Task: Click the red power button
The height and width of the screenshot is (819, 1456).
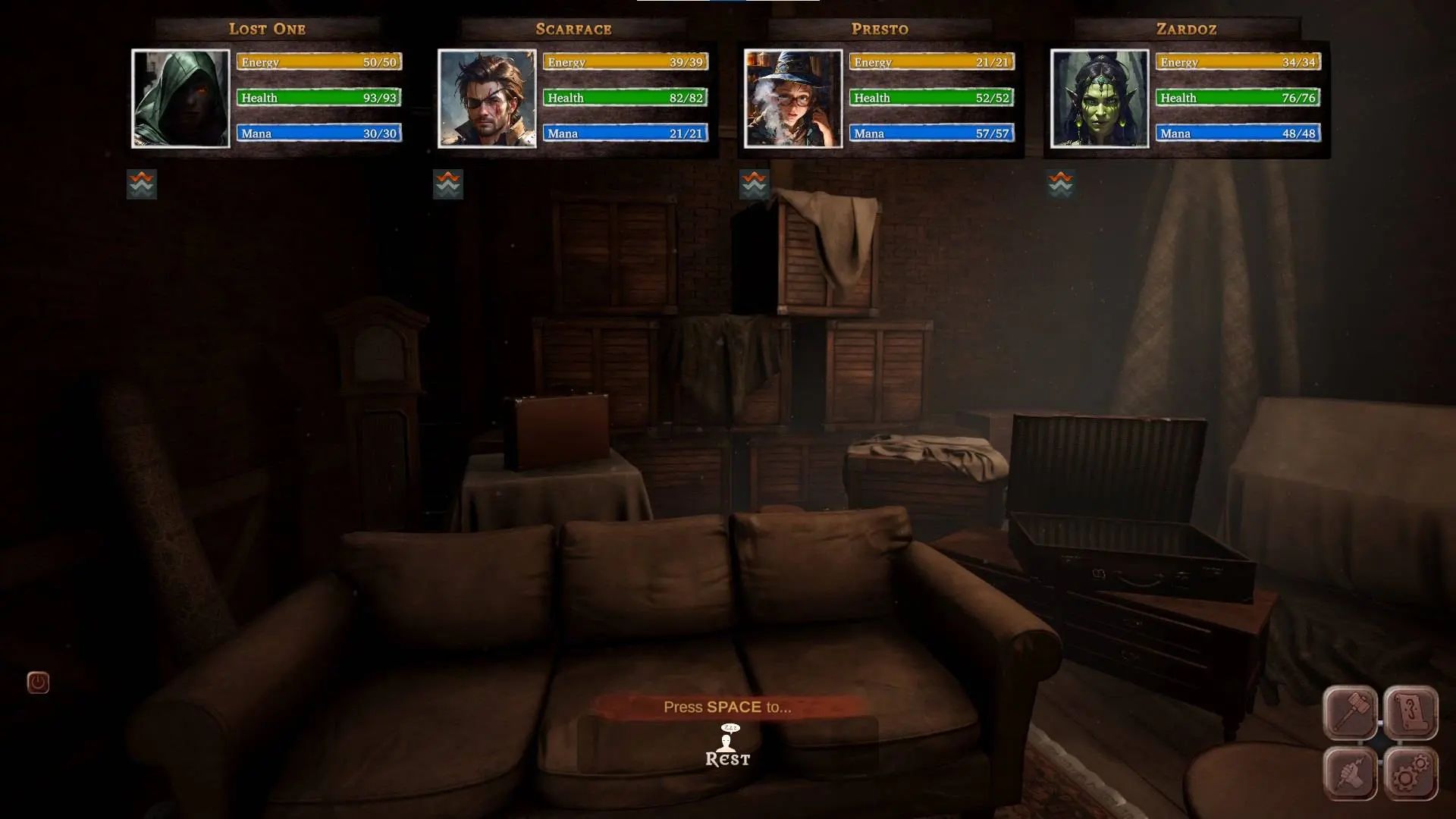Action: tap(38, 682)
